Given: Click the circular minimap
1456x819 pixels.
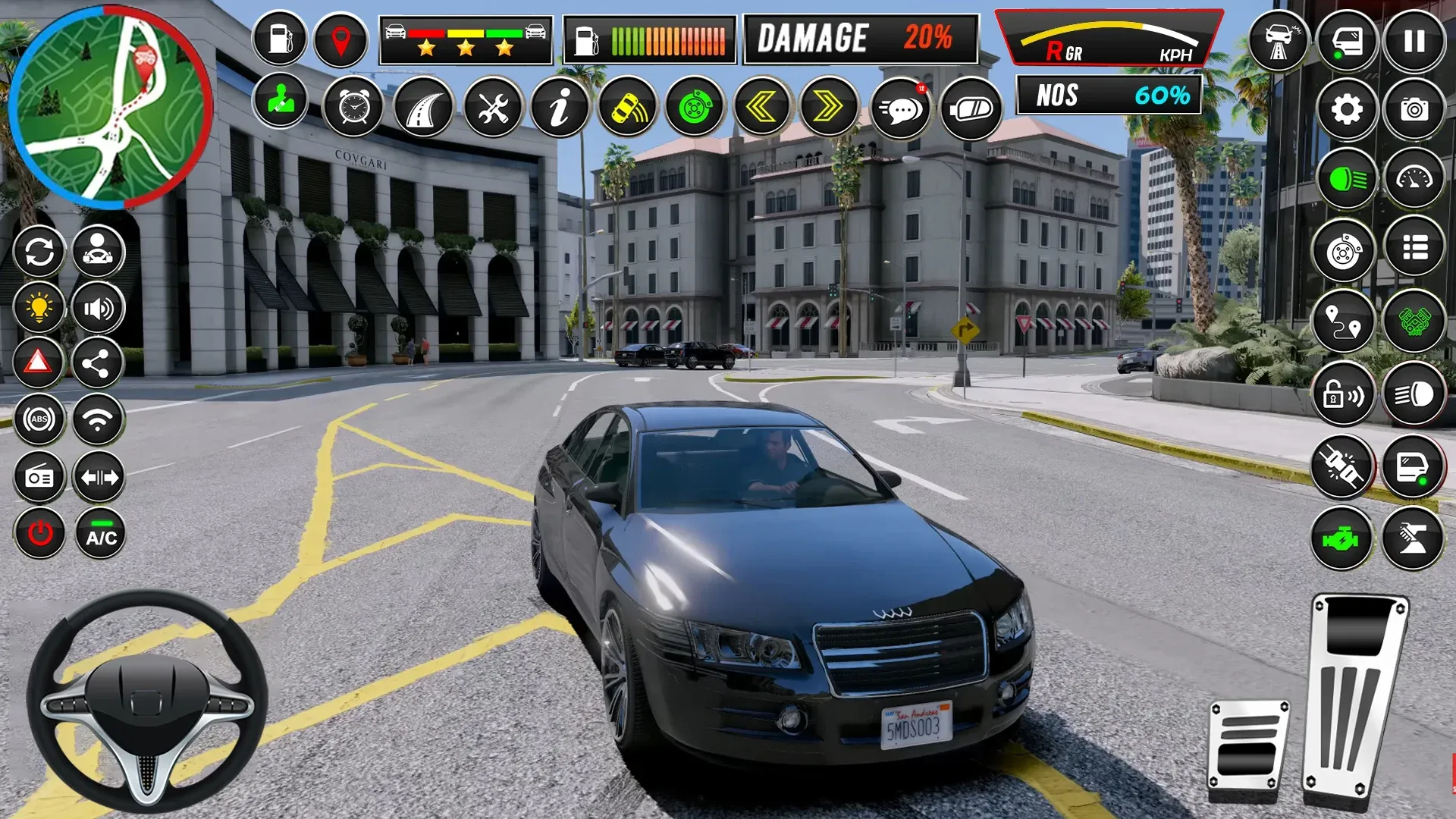Looking at the screenshot, I should 111,107.
